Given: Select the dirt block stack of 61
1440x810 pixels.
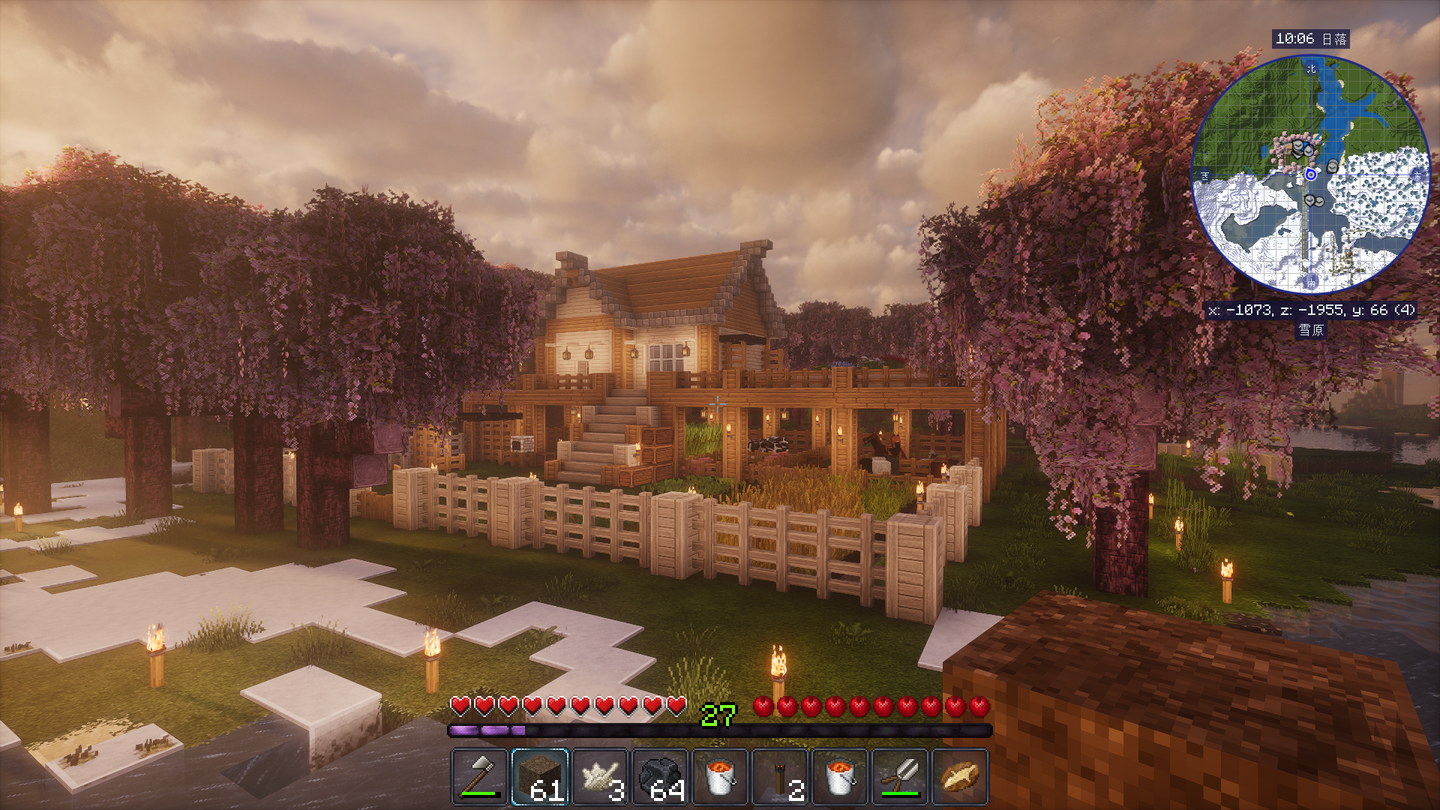Looking at the screenshot, I should [x=540, y=776].
